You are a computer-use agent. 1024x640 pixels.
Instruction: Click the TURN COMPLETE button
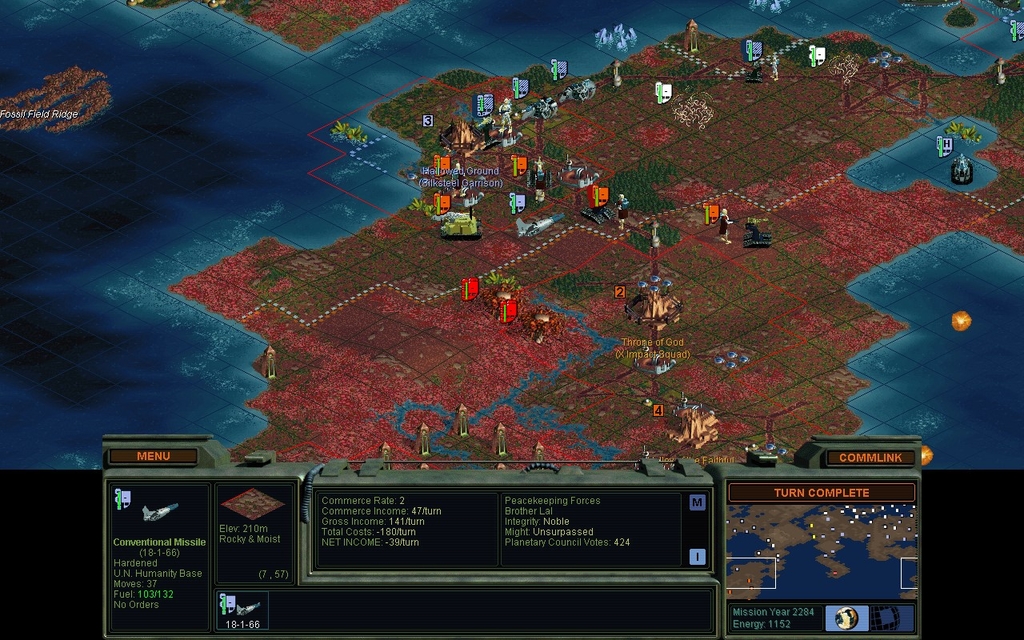(821, 493)
